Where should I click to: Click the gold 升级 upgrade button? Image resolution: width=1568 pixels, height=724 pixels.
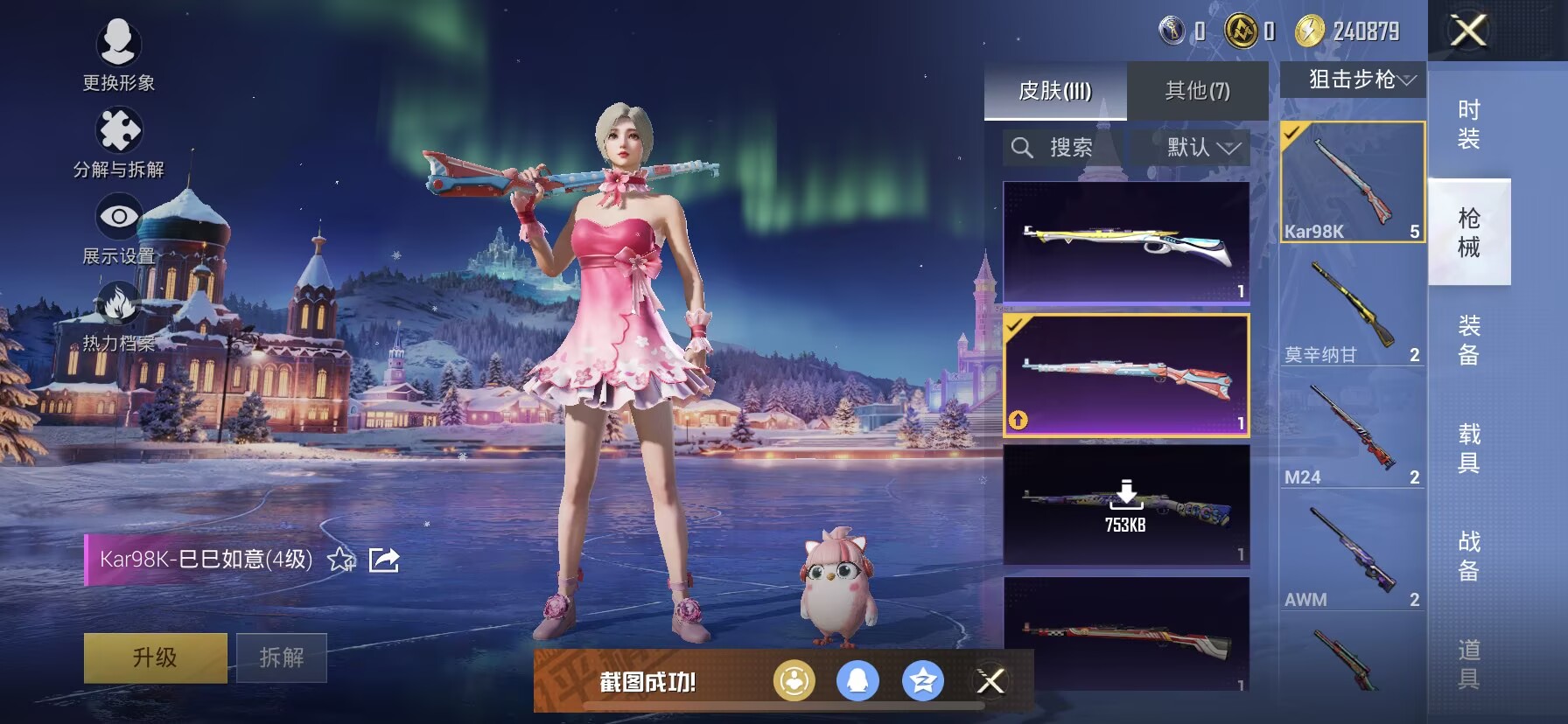click(x=155, y=658)
